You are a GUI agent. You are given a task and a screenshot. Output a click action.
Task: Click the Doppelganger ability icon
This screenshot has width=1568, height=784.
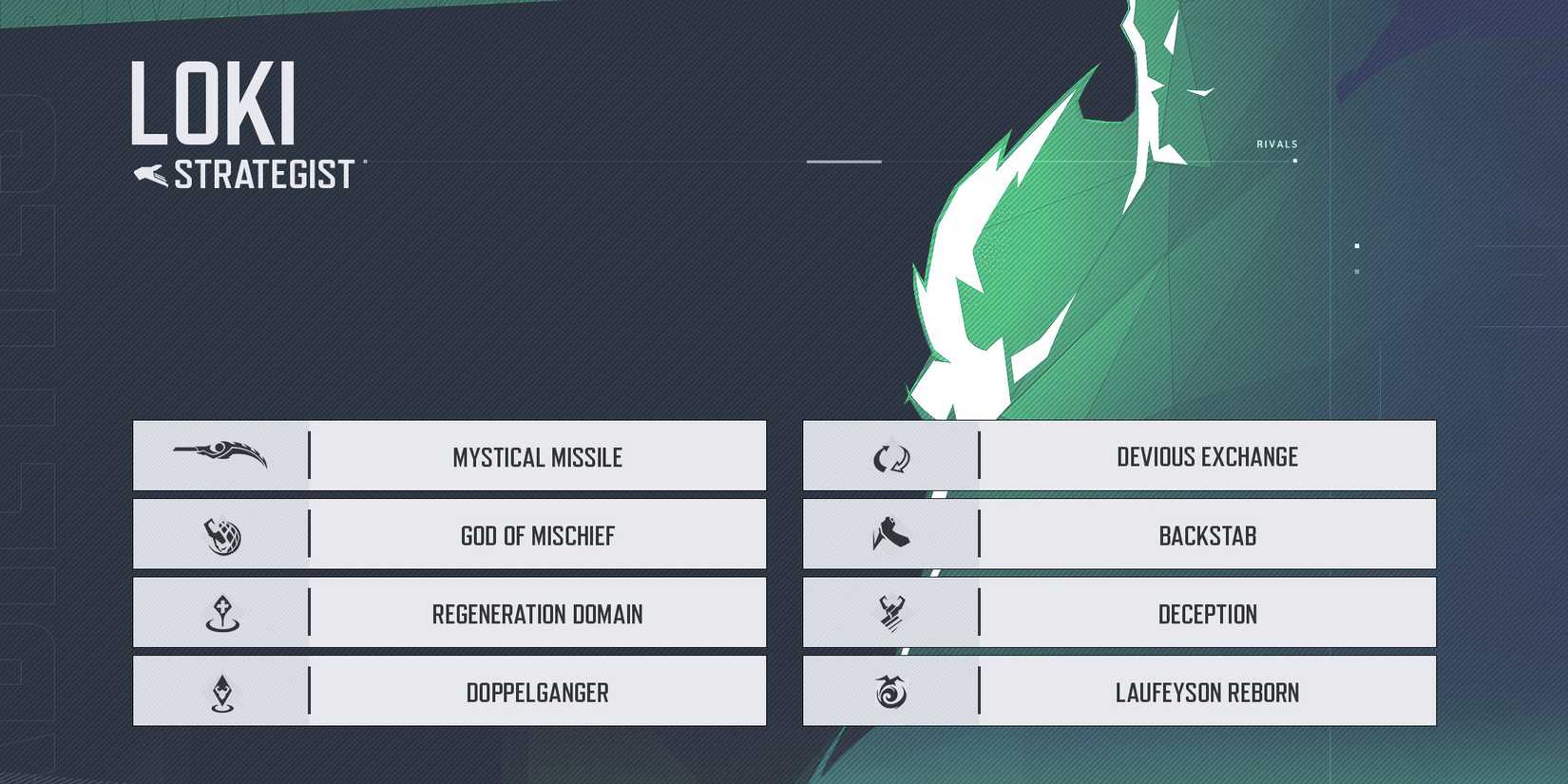[220, 693]
